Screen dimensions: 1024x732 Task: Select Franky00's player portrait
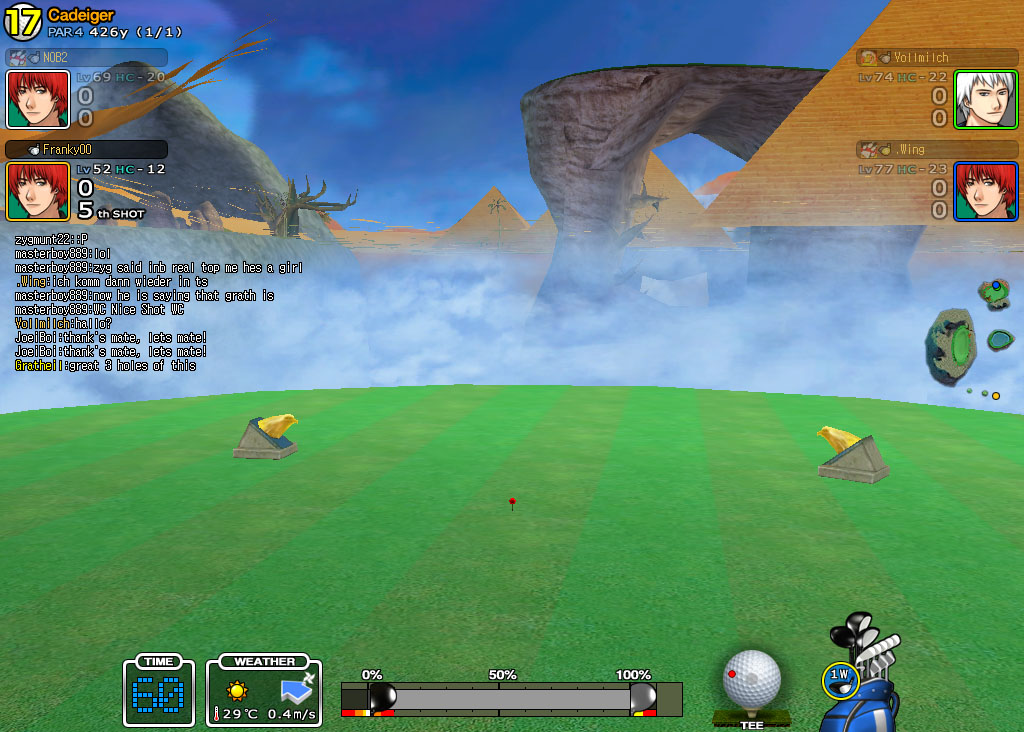pos(38,191)
